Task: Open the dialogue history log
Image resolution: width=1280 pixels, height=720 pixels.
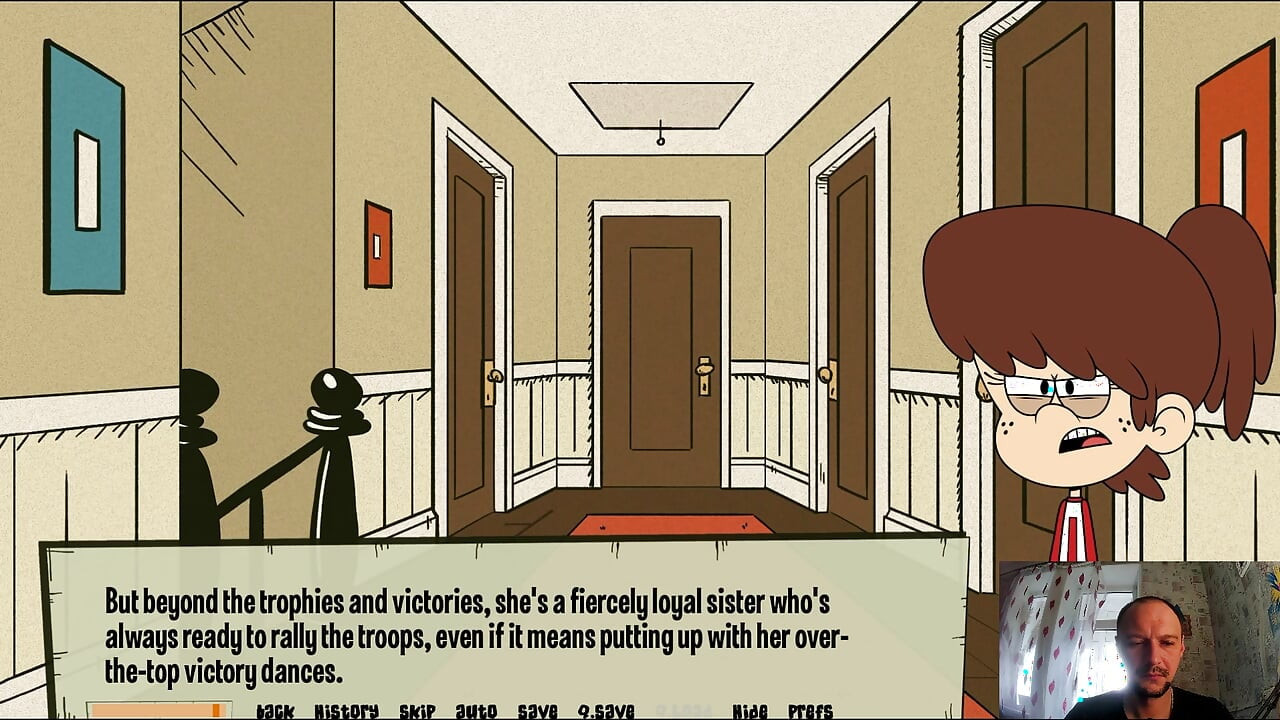Action: pyautogui.click(x=345, y=710)
